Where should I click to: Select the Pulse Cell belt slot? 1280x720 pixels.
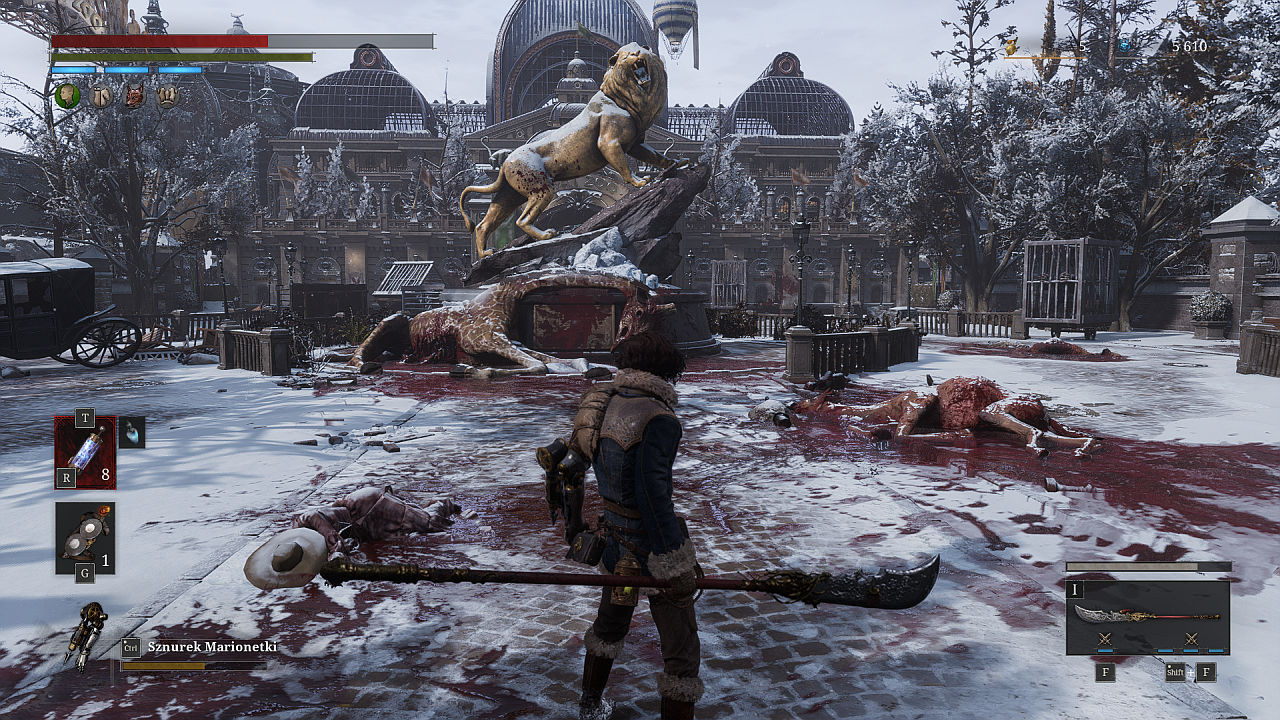click(x=85, y=452)
